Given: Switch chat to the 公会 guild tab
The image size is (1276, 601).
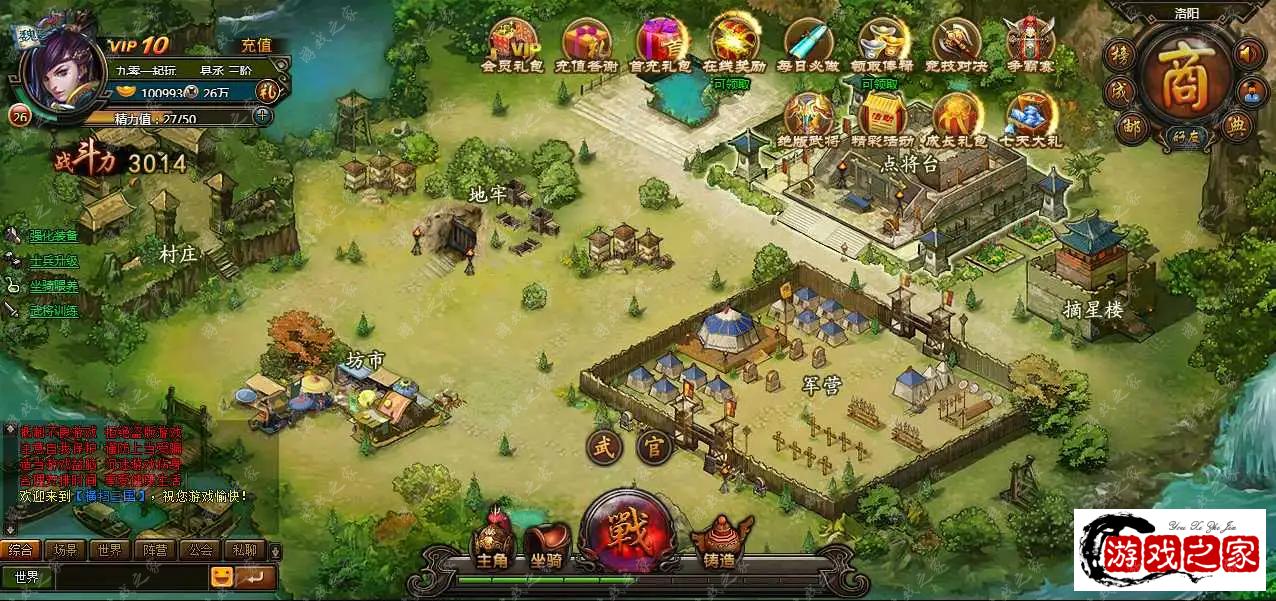Looking at the screenshot, I should (x=201, y=549).
